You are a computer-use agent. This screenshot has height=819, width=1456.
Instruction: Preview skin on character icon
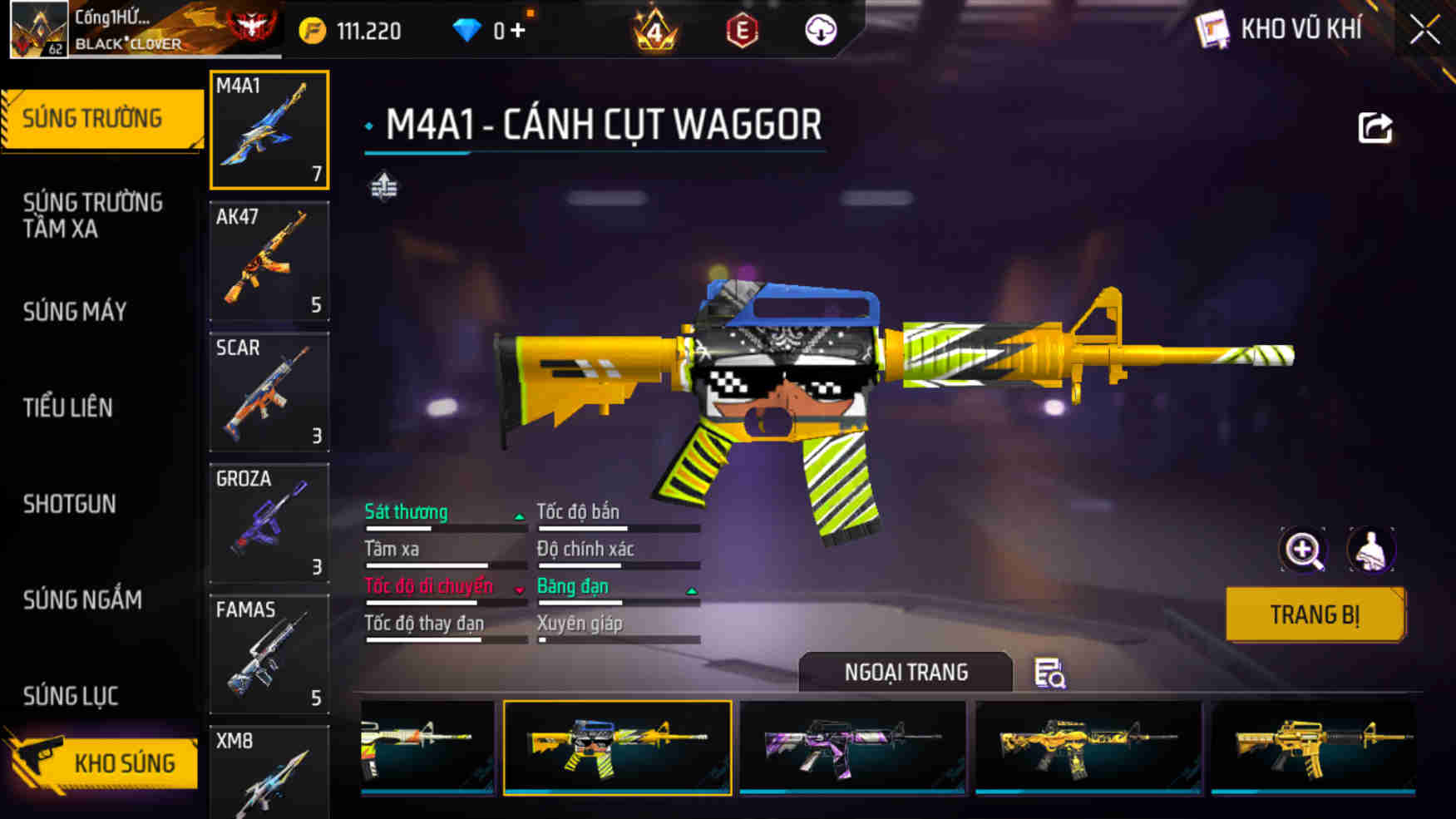click(1370, 550)
